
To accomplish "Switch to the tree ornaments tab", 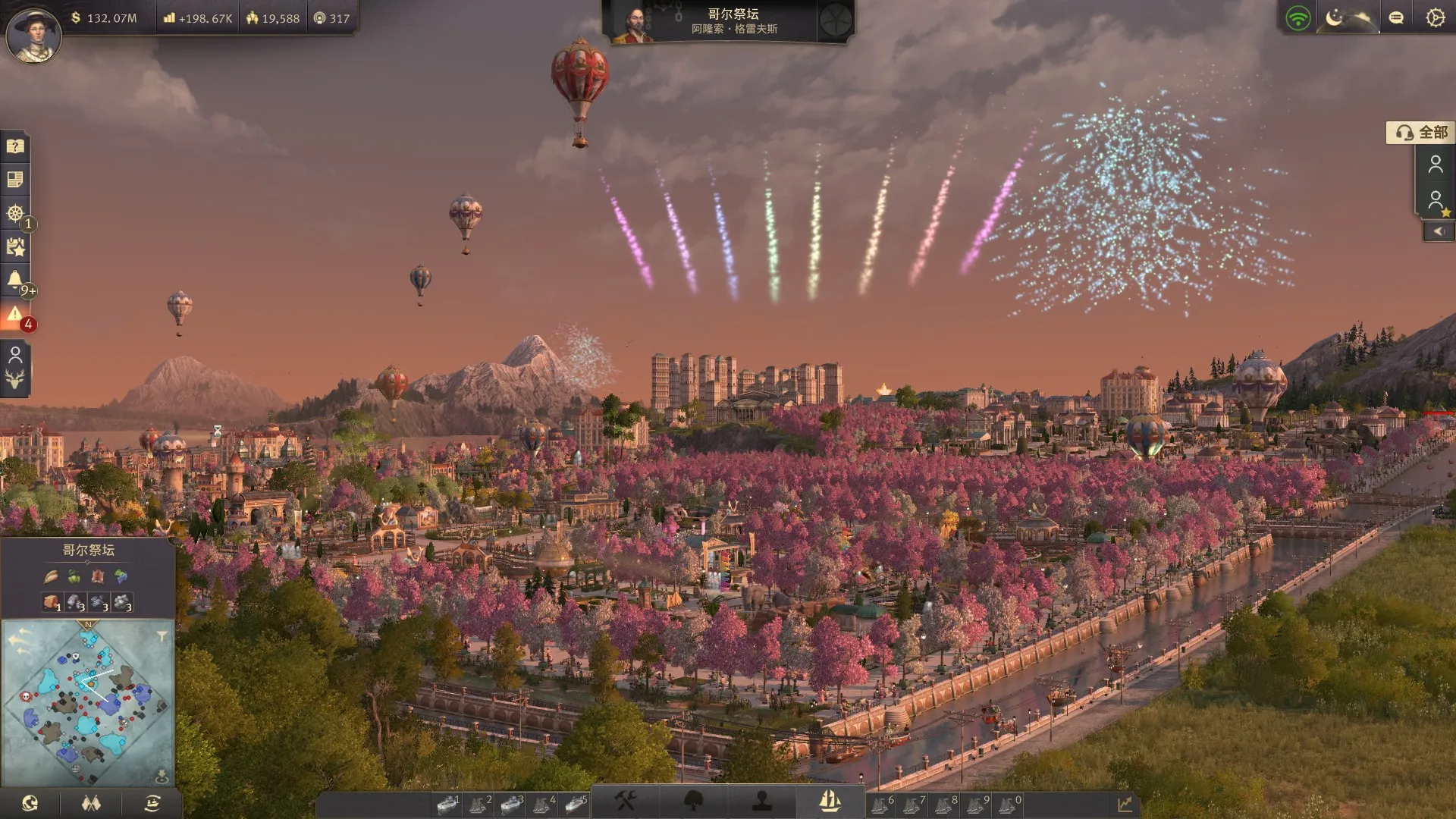I will [x=693, y=801].
